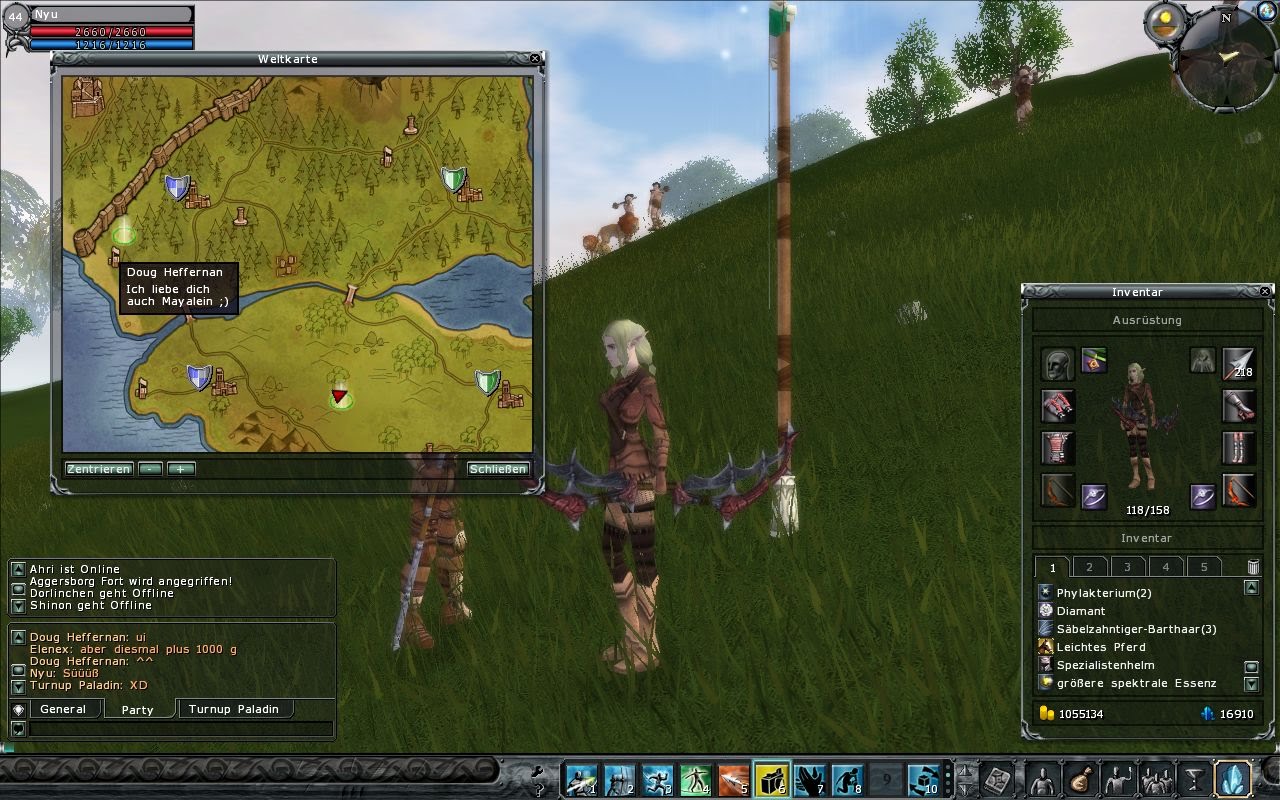Switch to the Party chat tab
The image size is (1280, 800).
click(137, 709)
